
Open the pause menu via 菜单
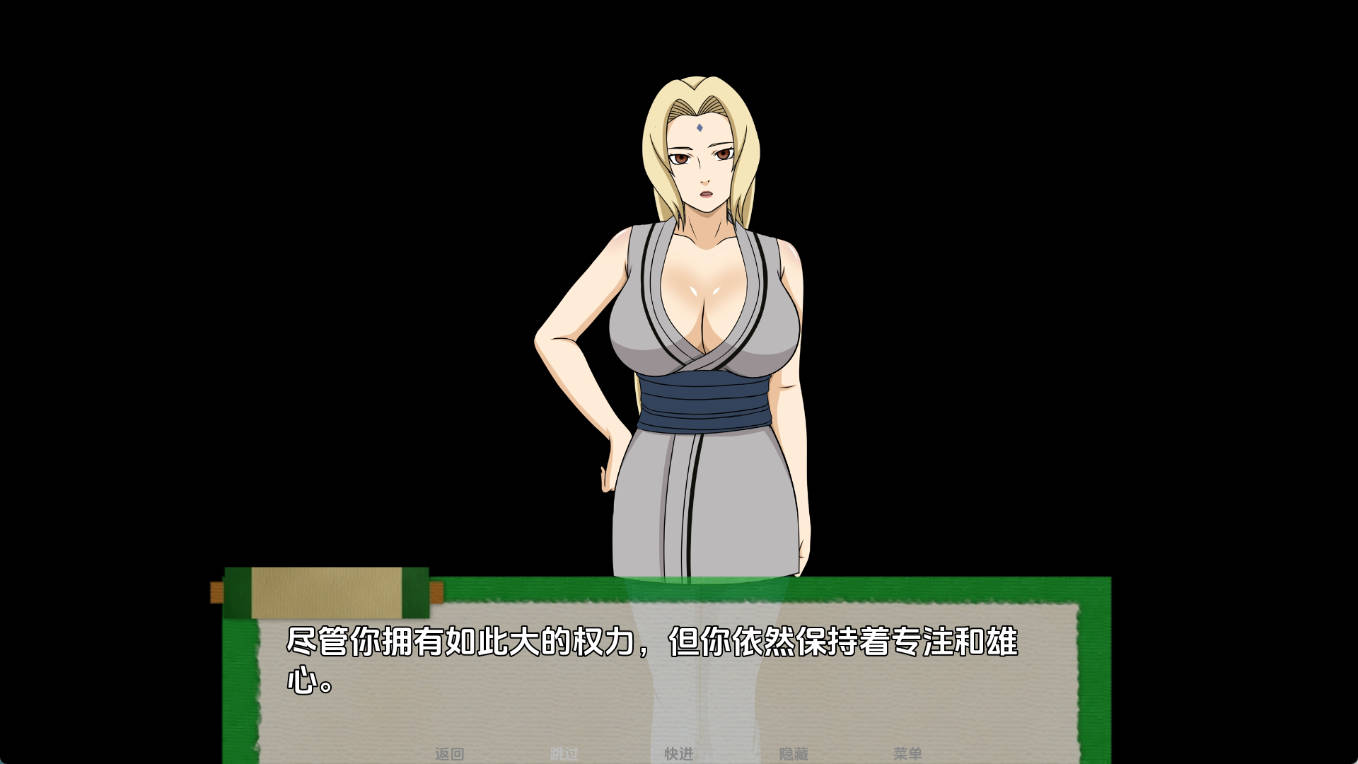click(x=908, y=755)
